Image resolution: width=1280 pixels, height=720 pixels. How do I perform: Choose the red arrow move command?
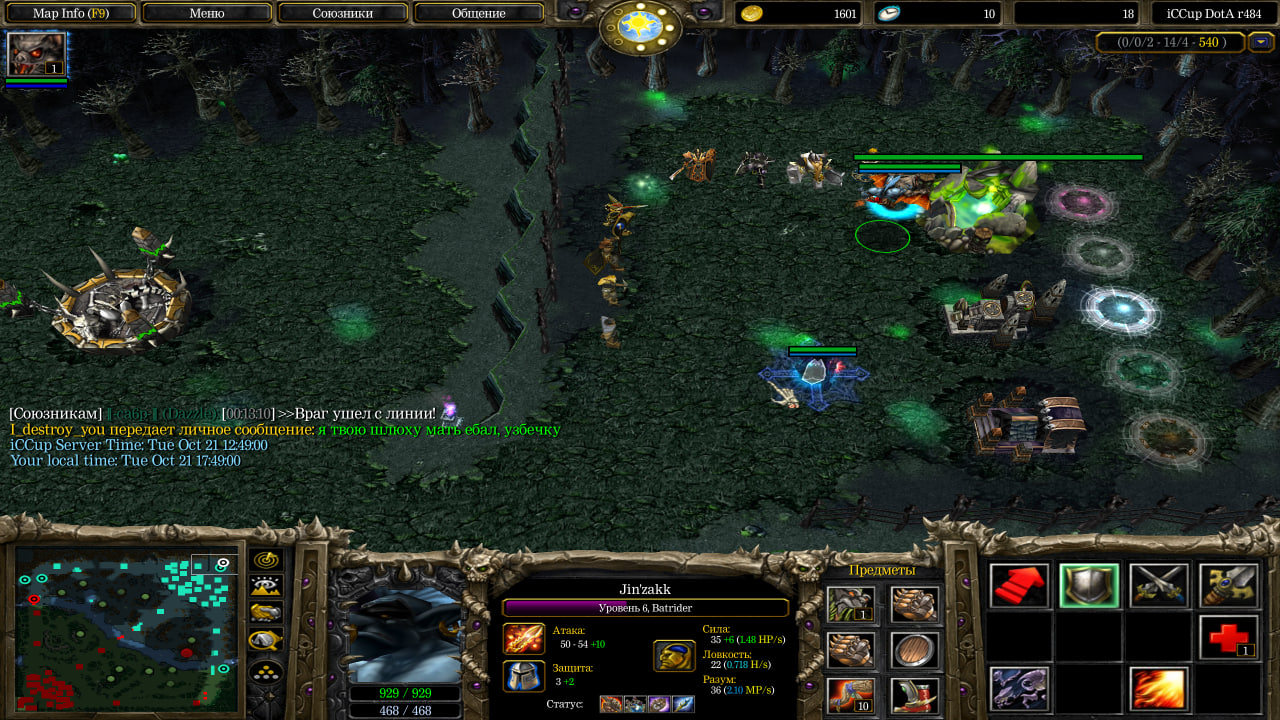[1019, 586]
